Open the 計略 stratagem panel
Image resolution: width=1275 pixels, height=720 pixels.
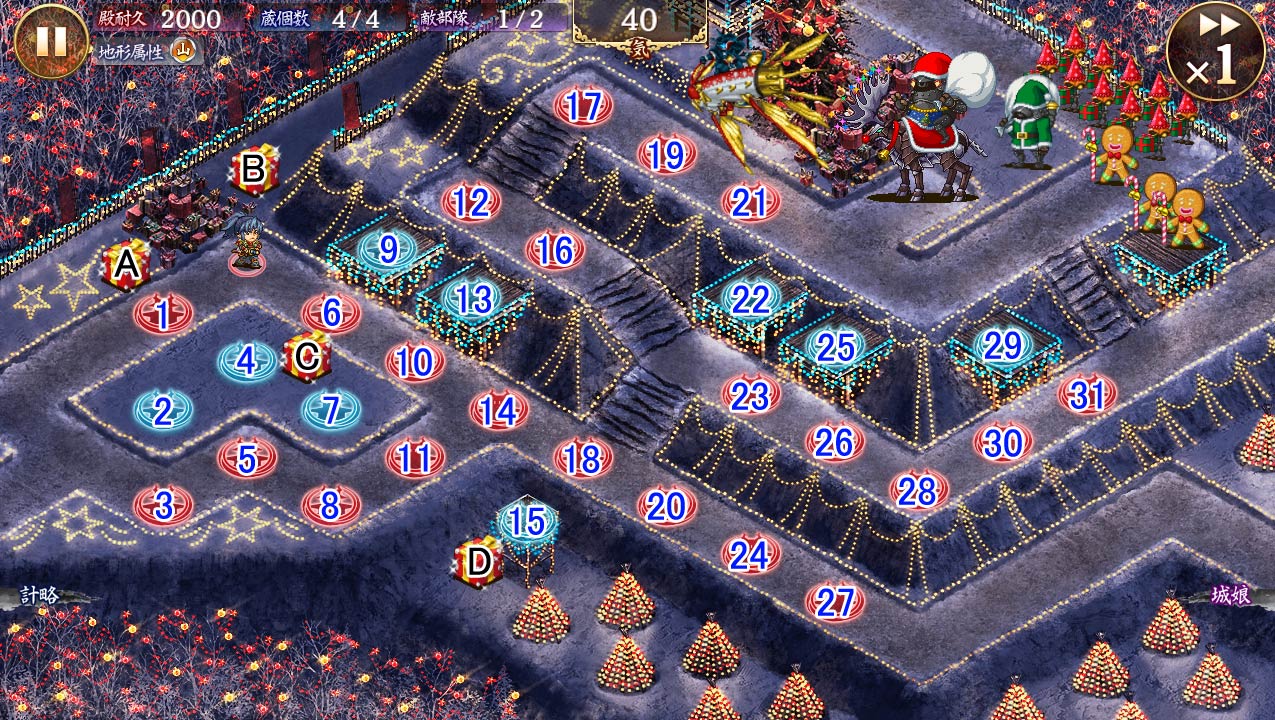[42, 596]
